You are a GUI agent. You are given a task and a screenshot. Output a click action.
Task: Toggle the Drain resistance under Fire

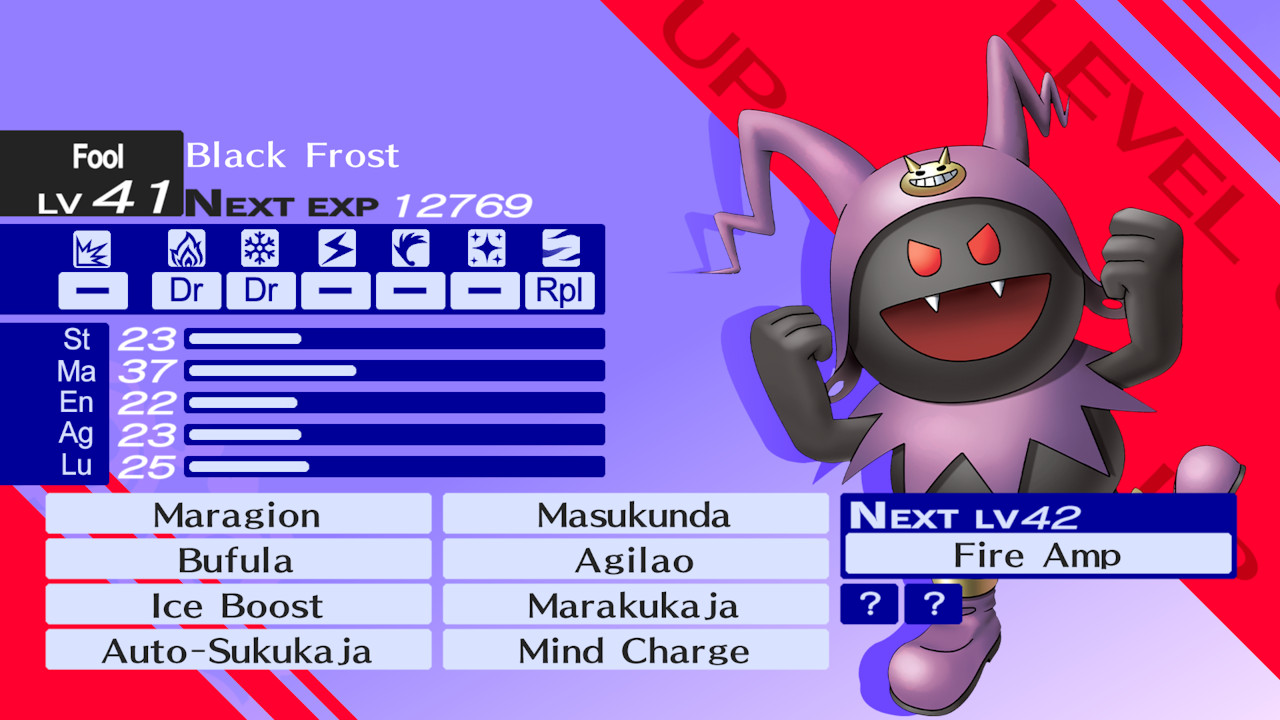(186, 291)
